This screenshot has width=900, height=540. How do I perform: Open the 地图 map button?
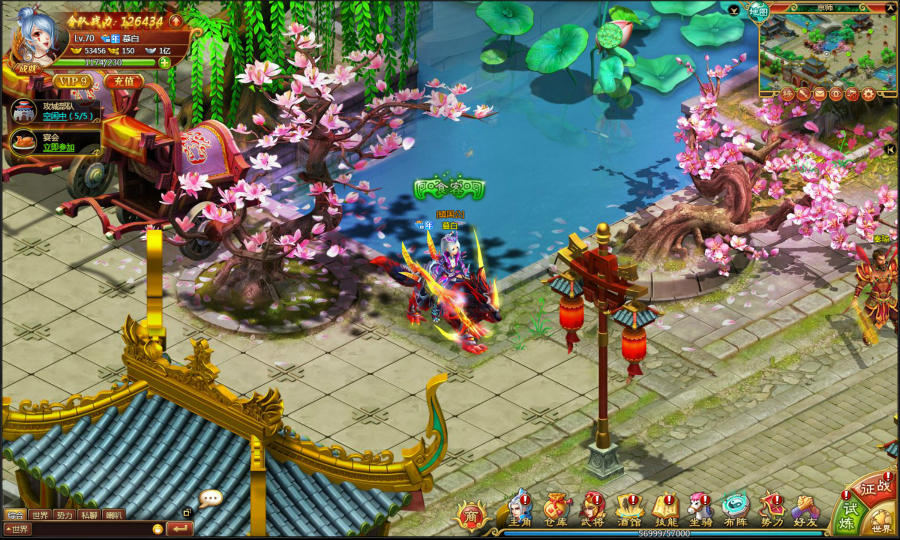760,11
